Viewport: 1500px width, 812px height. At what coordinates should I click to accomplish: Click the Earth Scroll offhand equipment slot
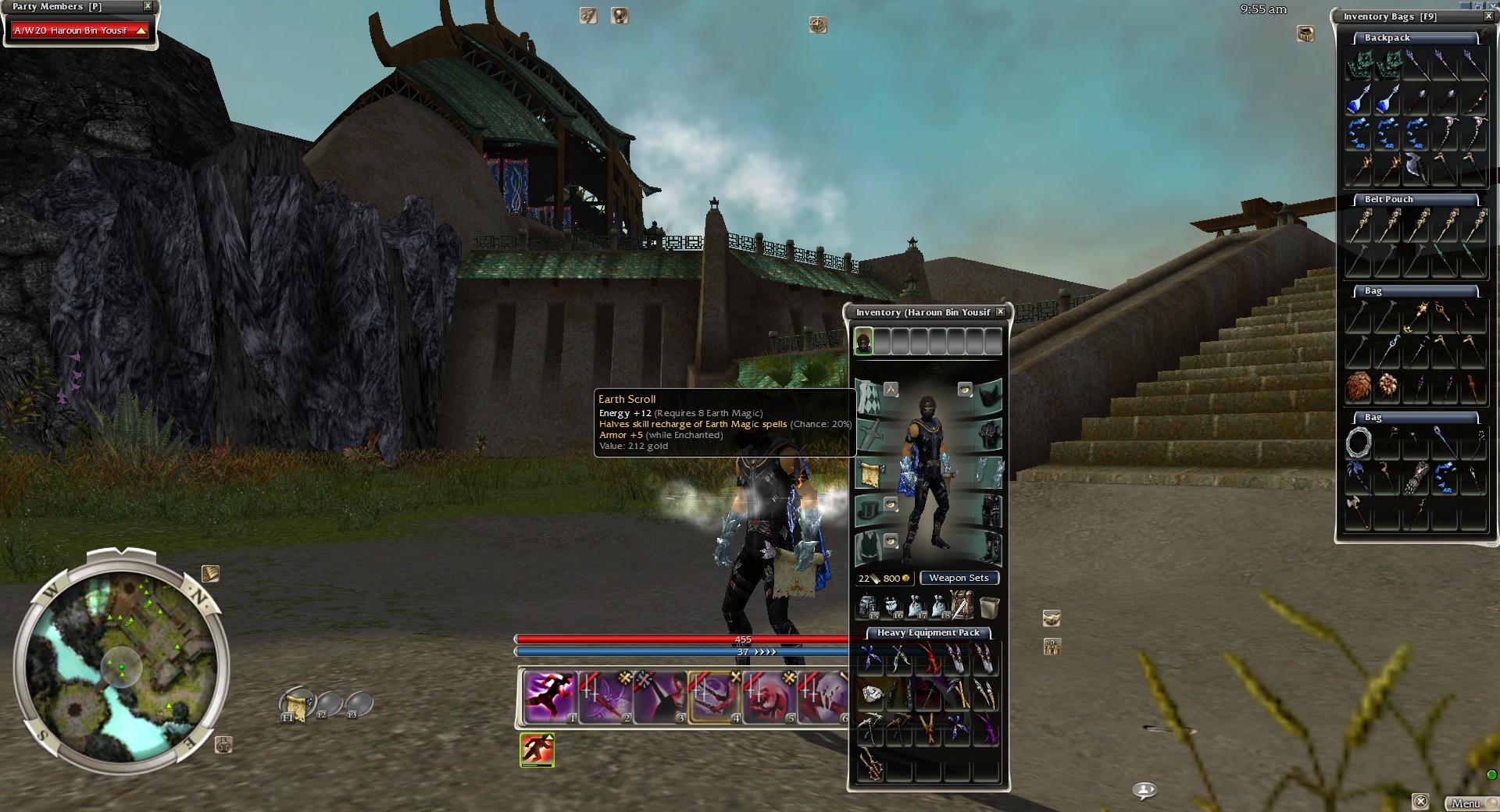coord(870,473)
